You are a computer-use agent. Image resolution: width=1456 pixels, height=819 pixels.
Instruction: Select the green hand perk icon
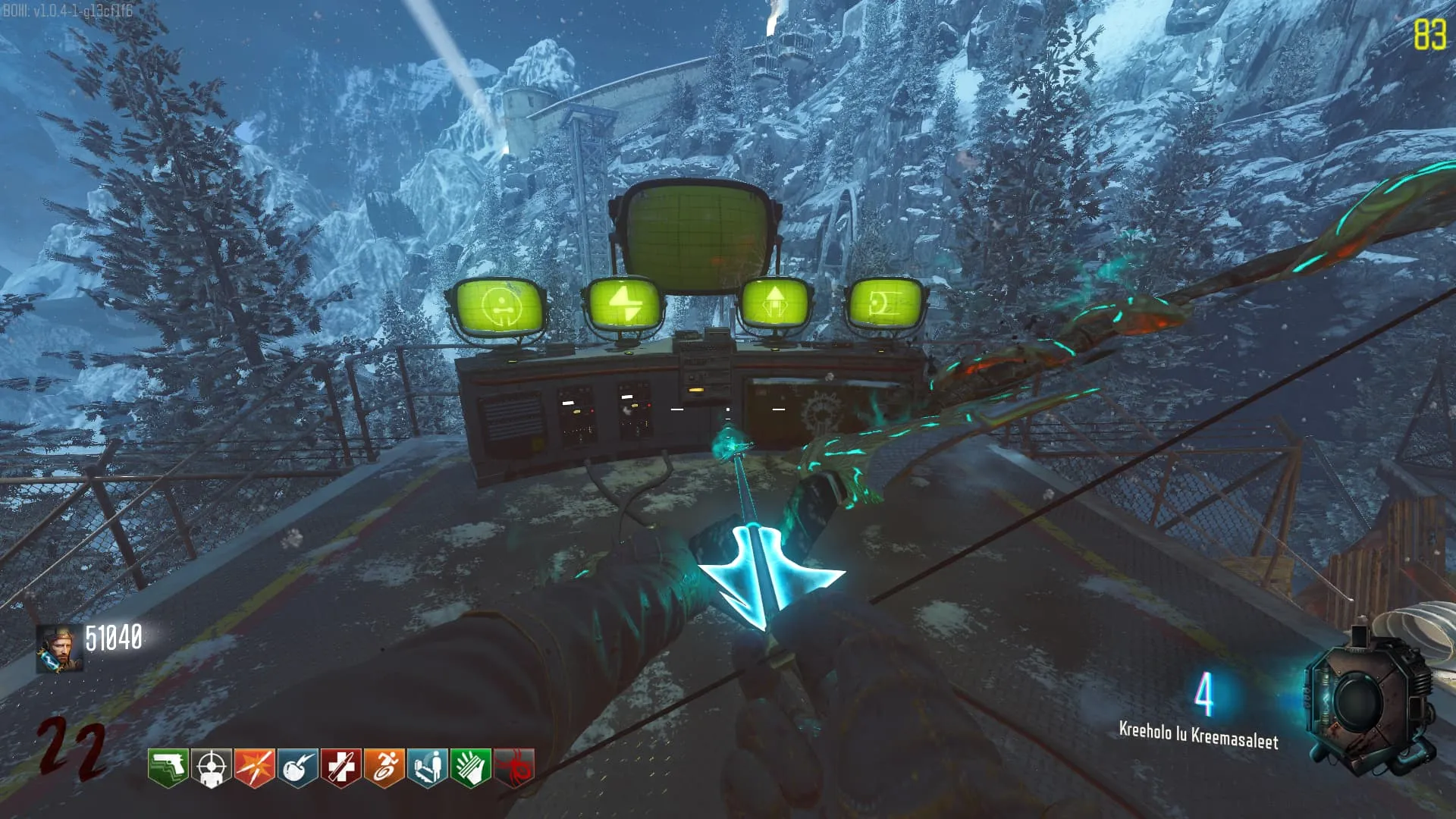[x=471, y=767]
